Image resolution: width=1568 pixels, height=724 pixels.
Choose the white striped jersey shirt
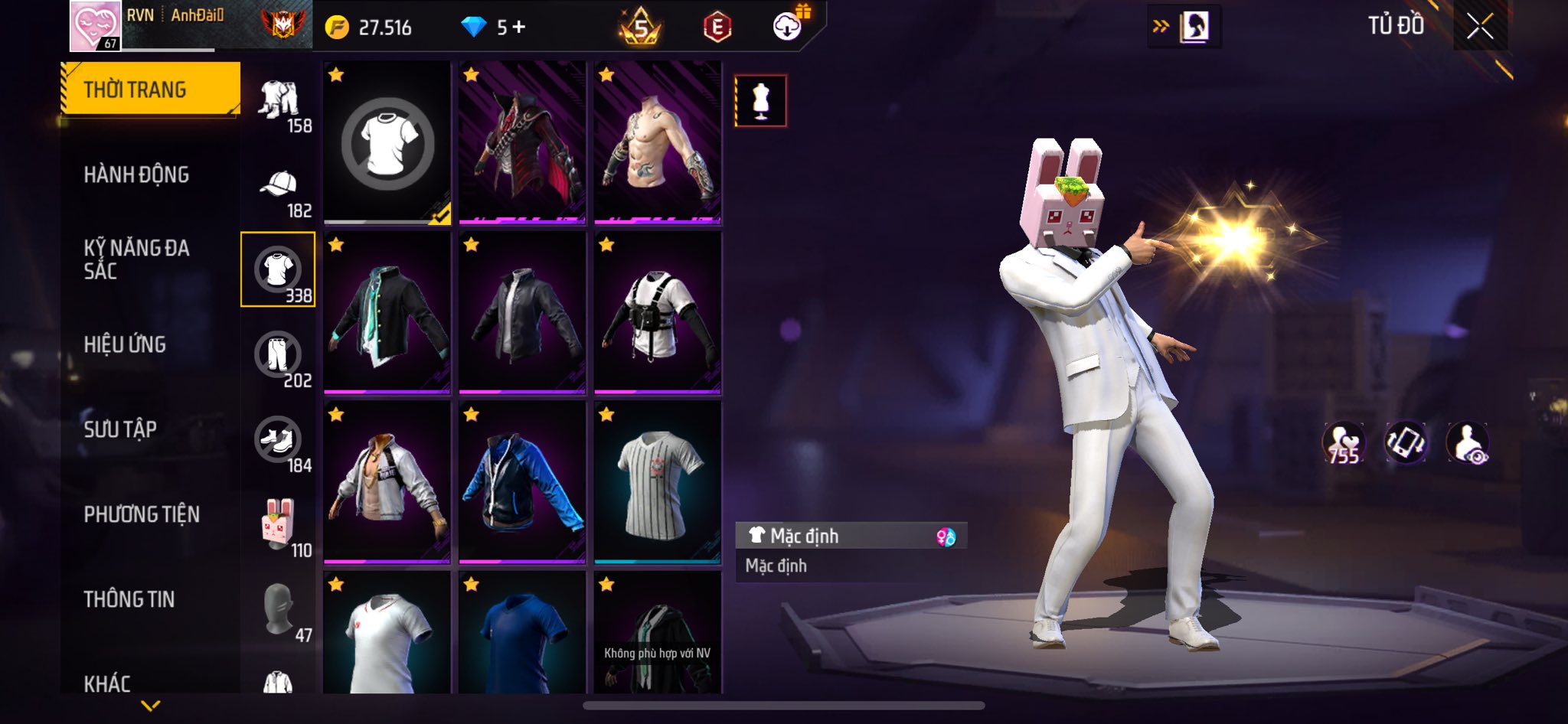pyautogui.click(x=658, y=482)
